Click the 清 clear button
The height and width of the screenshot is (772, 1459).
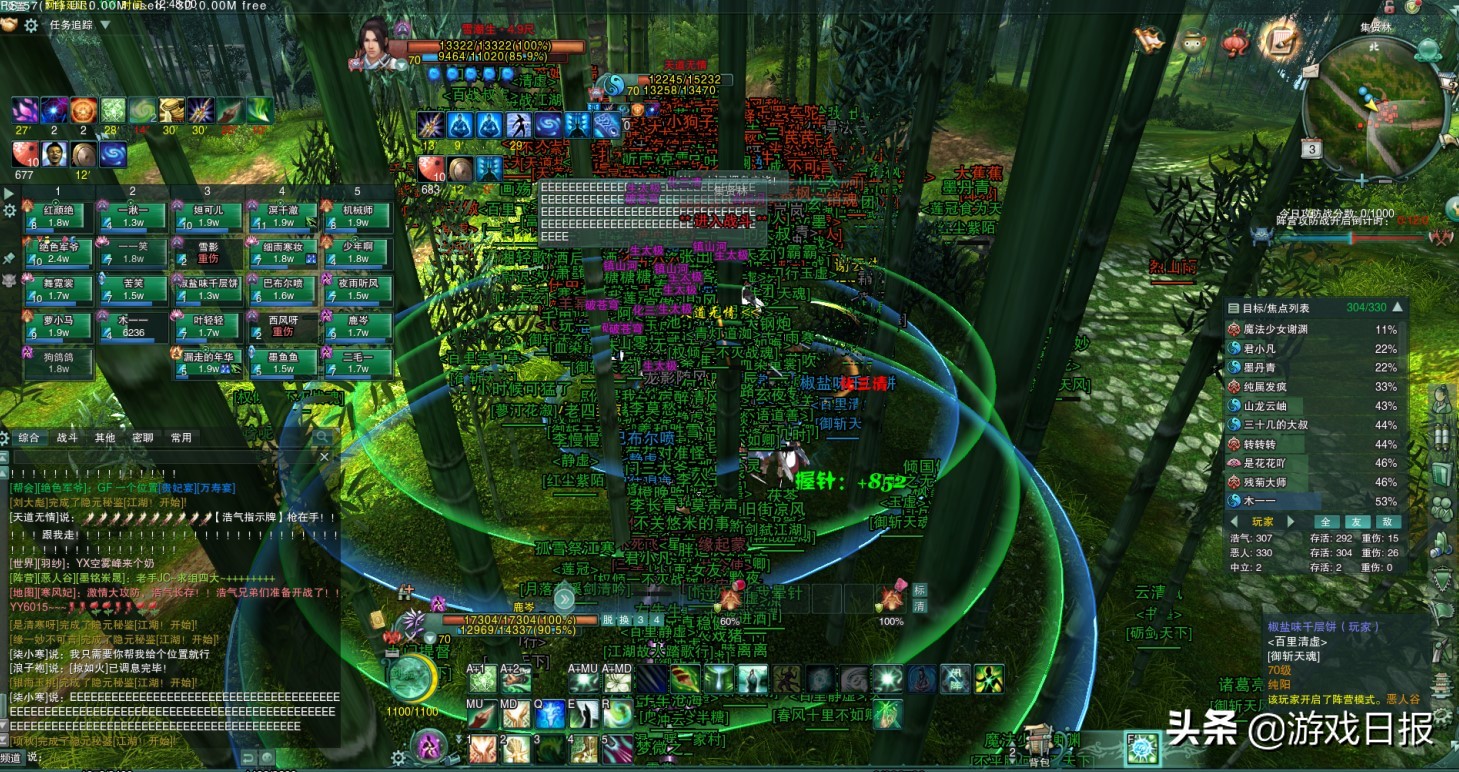pyautogui.click(x=920, y=606)
